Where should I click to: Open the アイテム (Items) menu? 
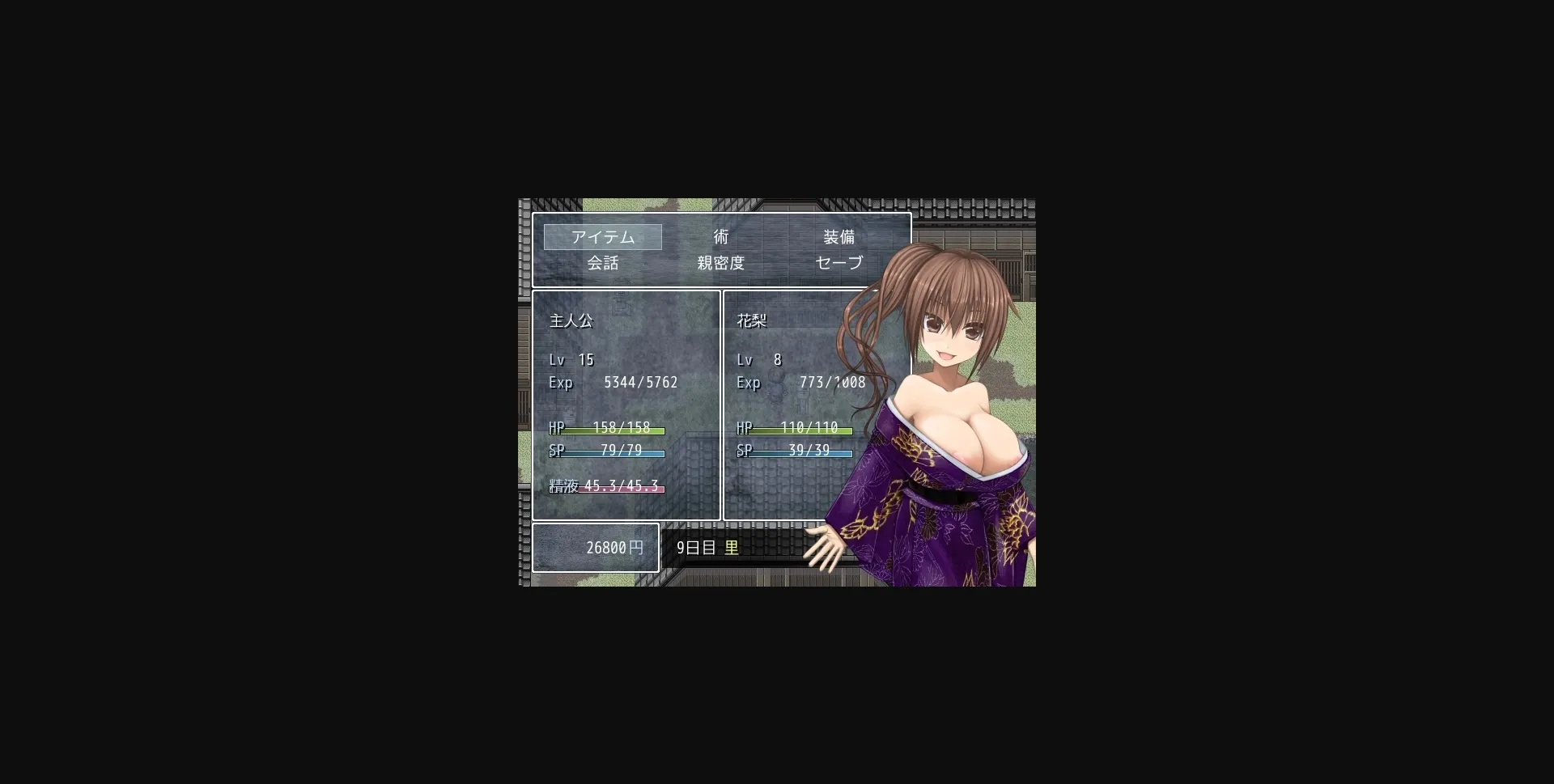click(603, 236)
